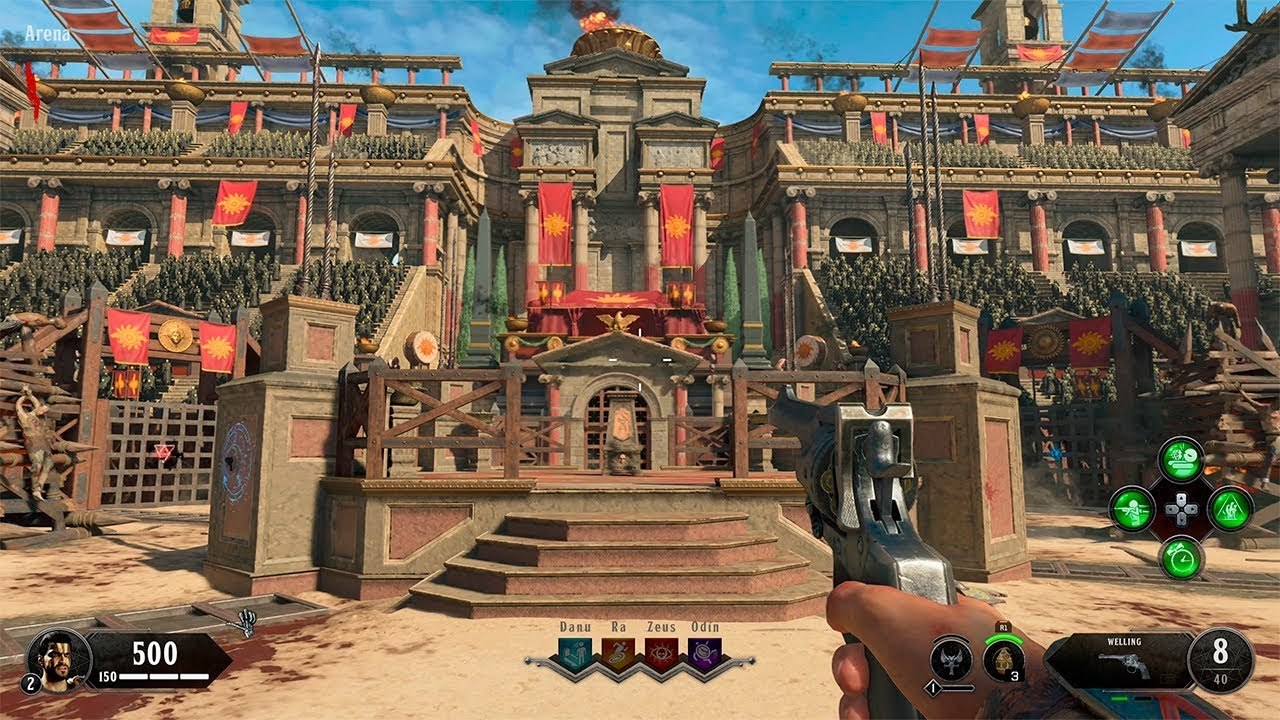Select the Danu perk icon
This screenshot has width=1280, height=720.
(575, 654)
